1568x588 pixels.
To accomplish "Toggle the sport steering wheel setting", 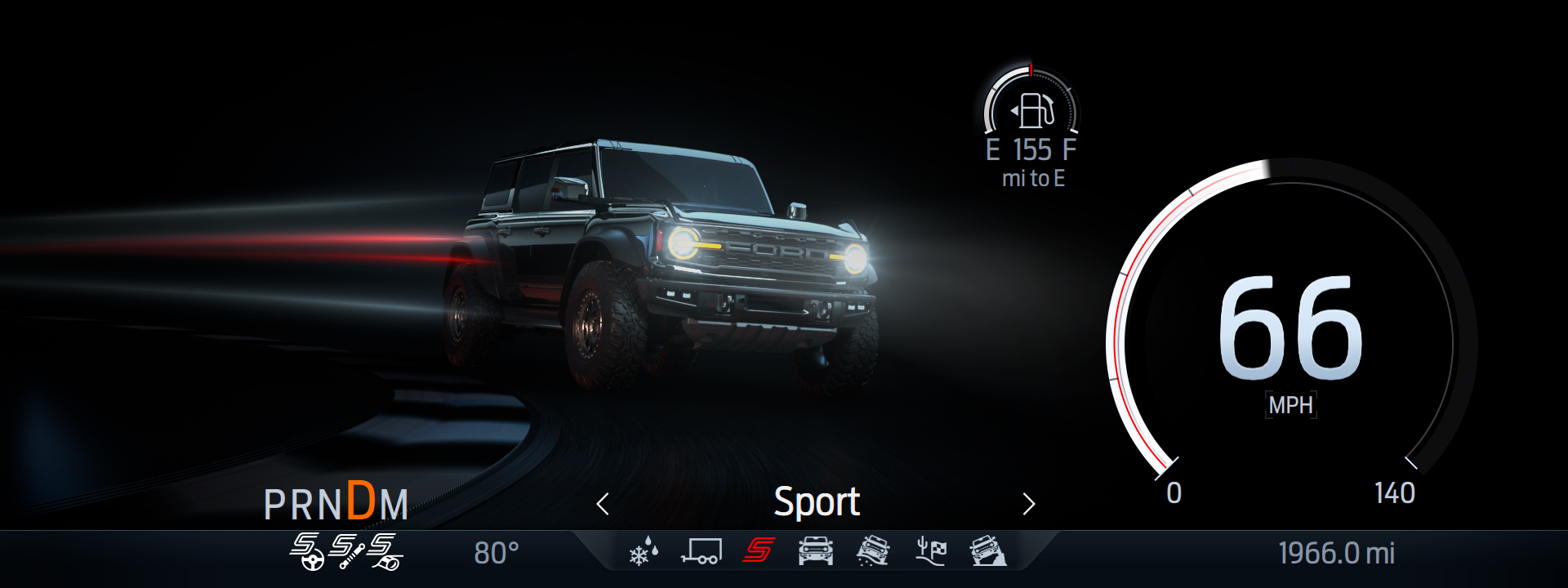I will (x=306, y=551).
